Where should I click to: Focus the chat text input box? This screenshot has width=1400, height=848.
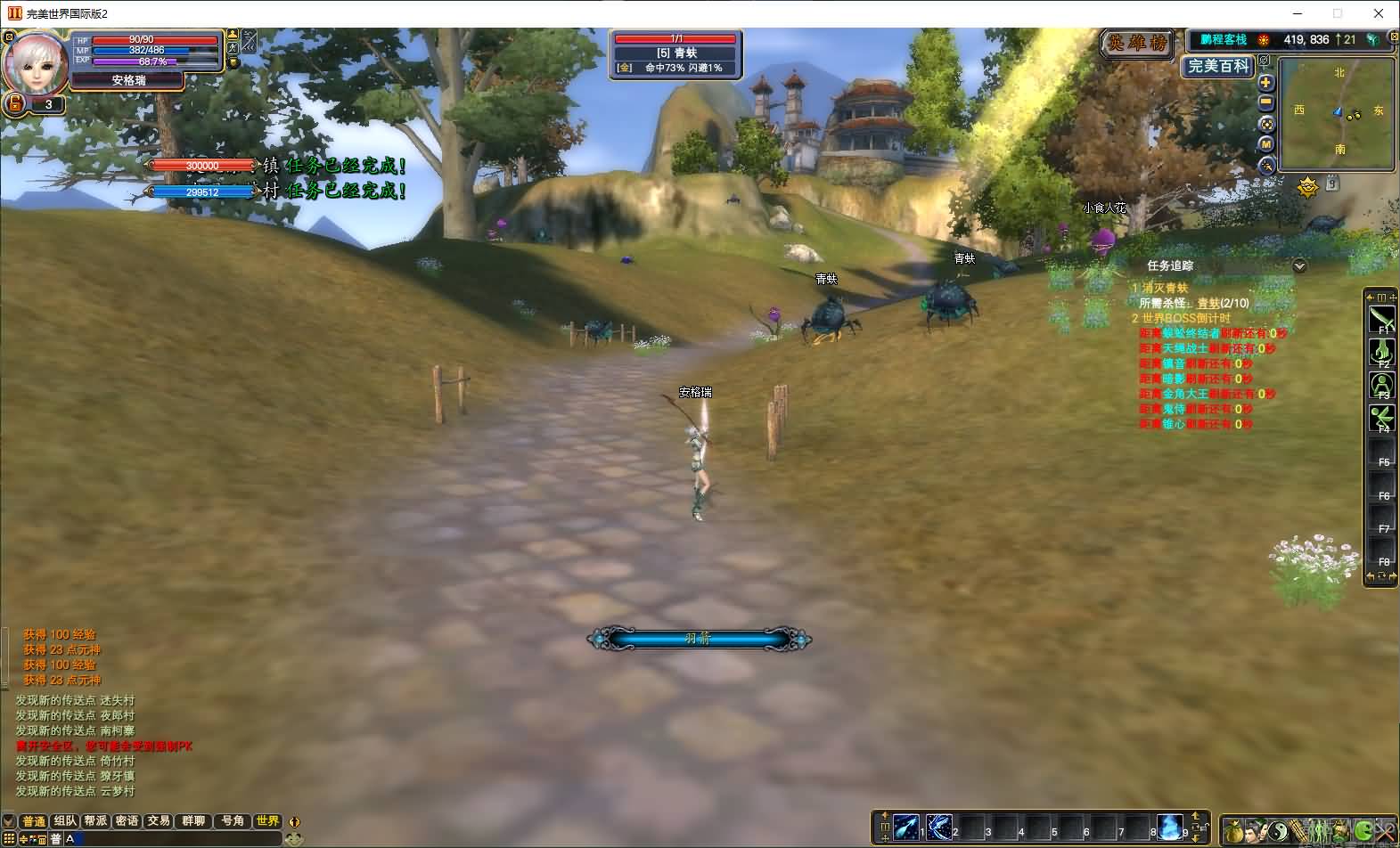tap(178, 839)
